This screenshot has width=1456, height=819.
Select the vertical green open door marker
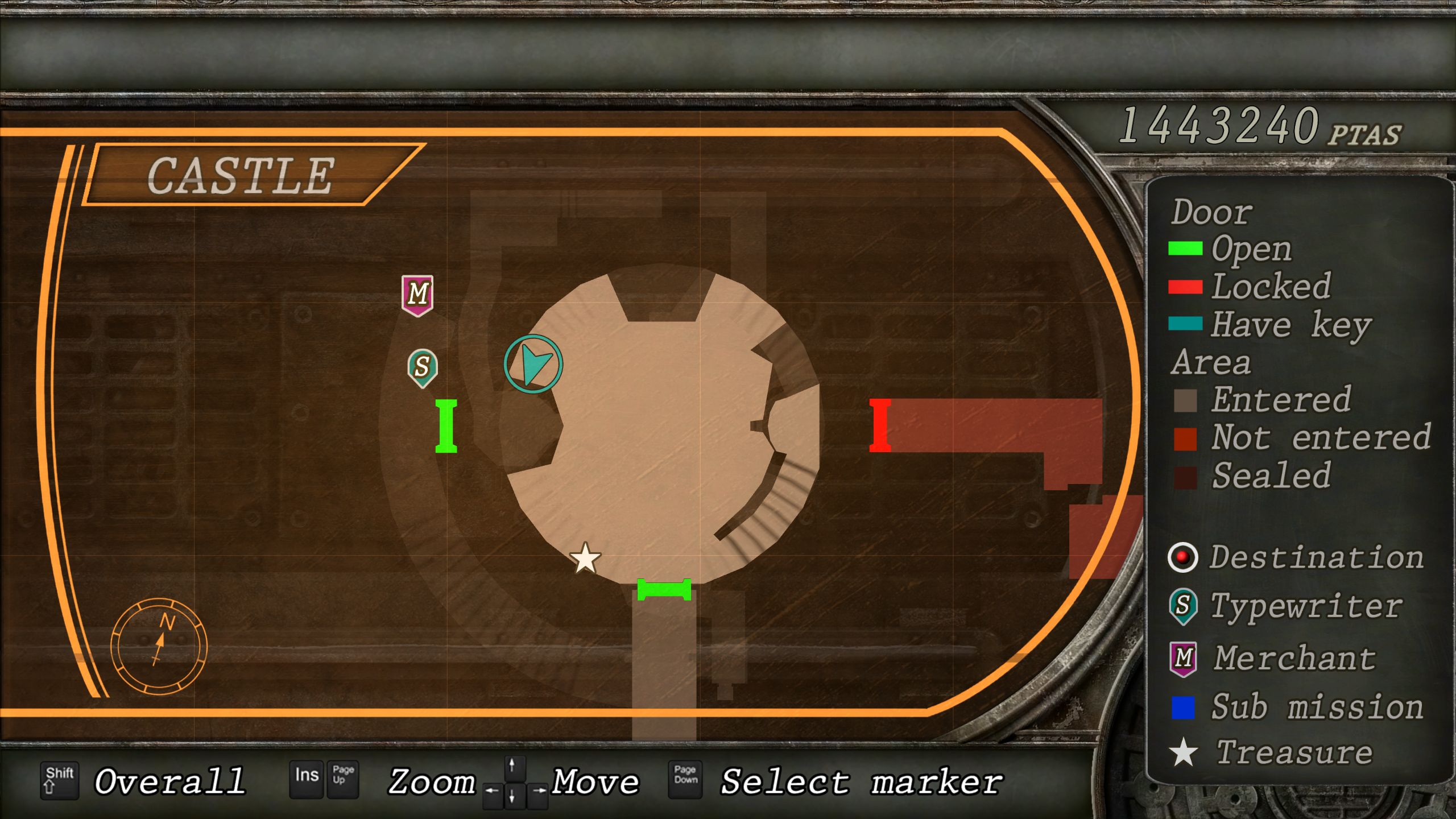point(446,426)
